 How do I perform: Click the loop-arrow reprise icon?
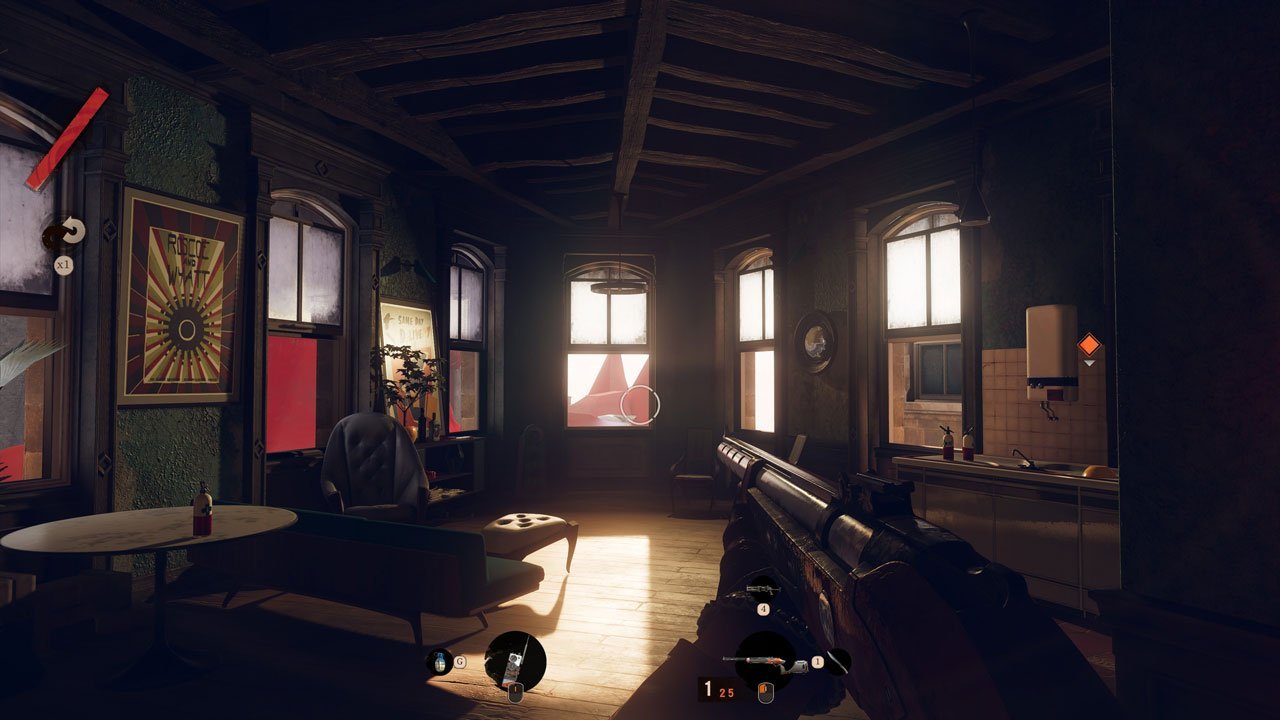[x=69, y=231]
